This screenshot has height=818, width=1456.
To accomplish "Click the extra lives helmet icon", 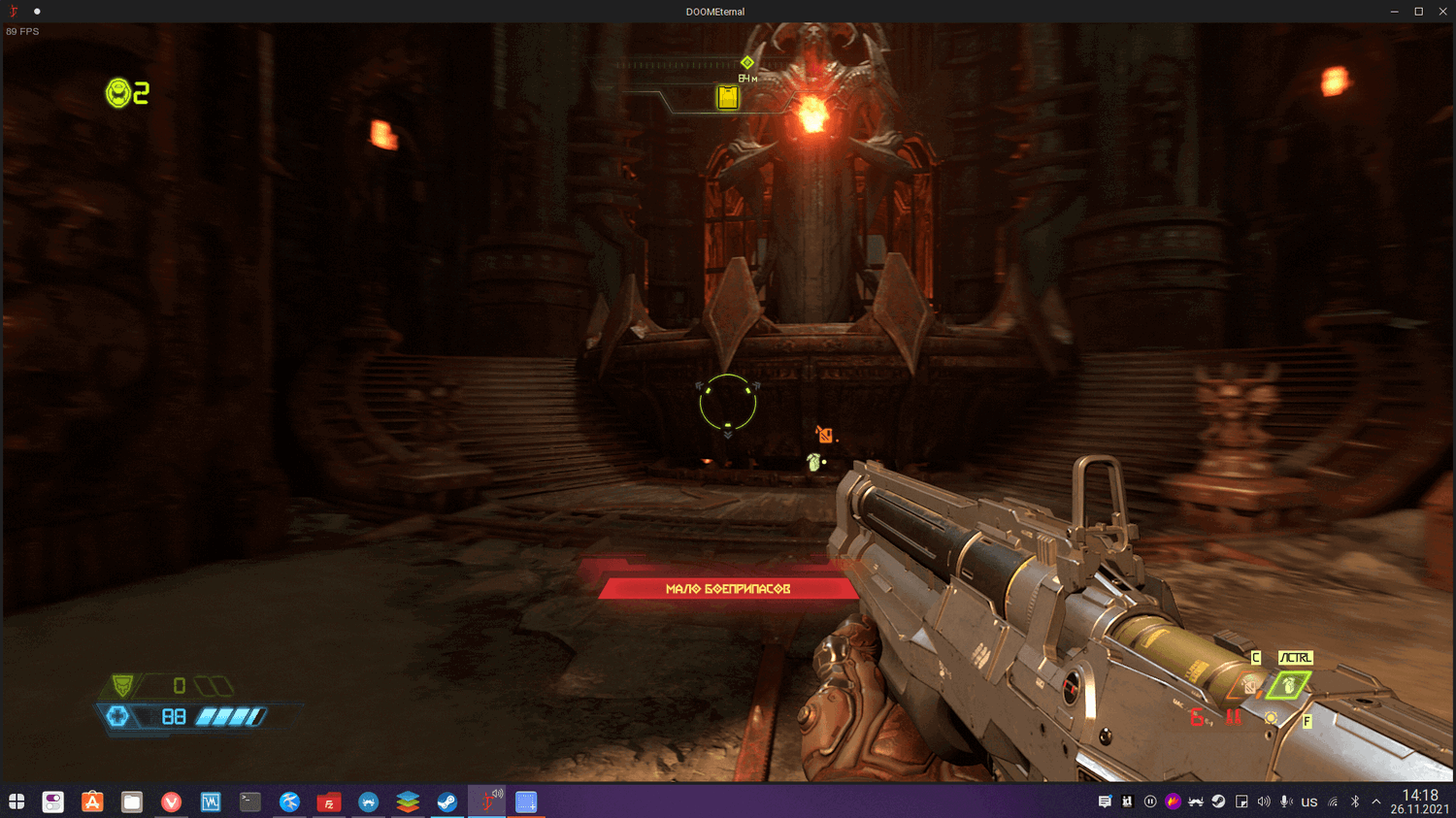I will coord(118,93).
